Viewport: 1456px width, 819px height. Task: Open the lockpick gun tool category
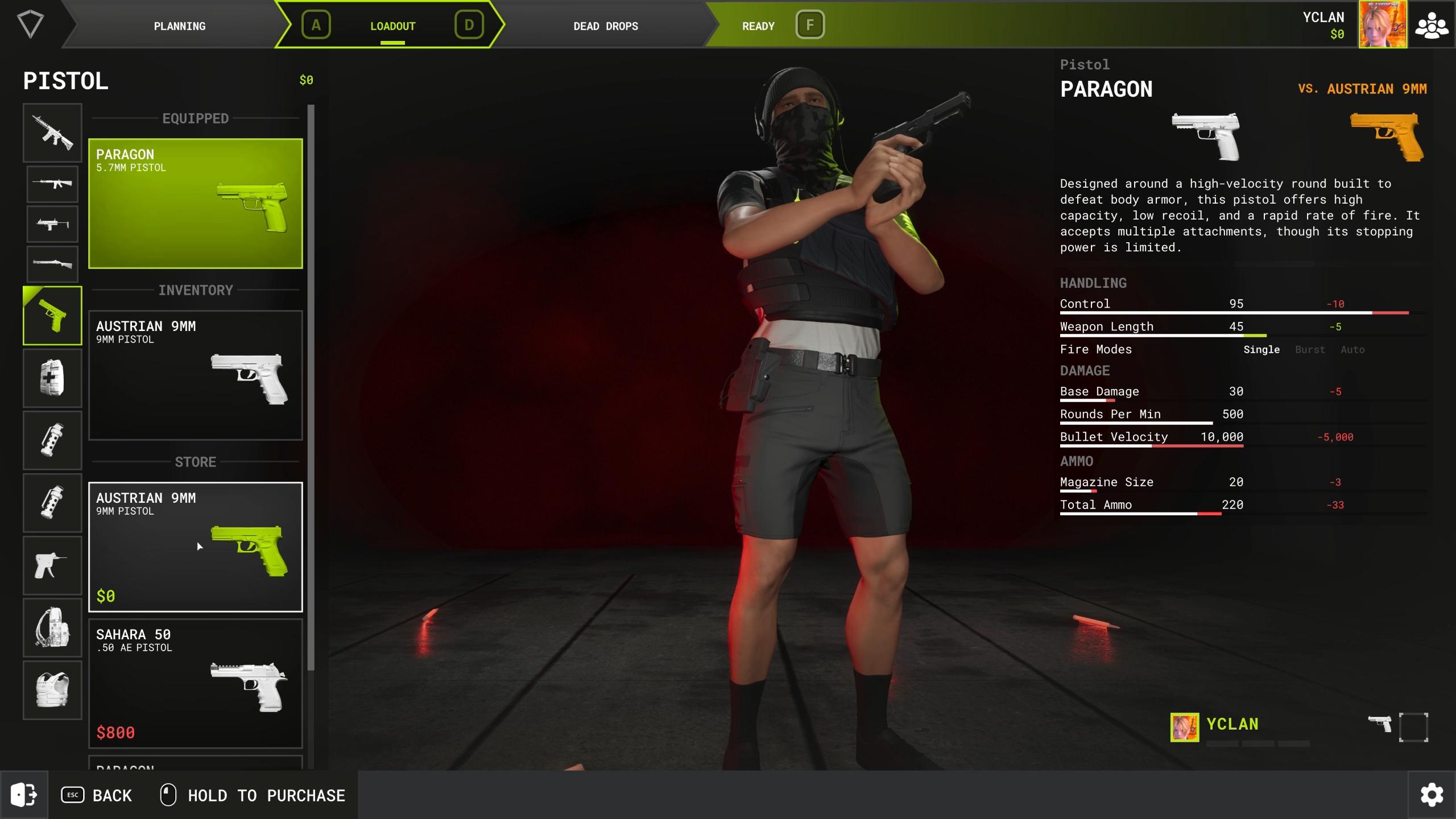tap(52, 565)
